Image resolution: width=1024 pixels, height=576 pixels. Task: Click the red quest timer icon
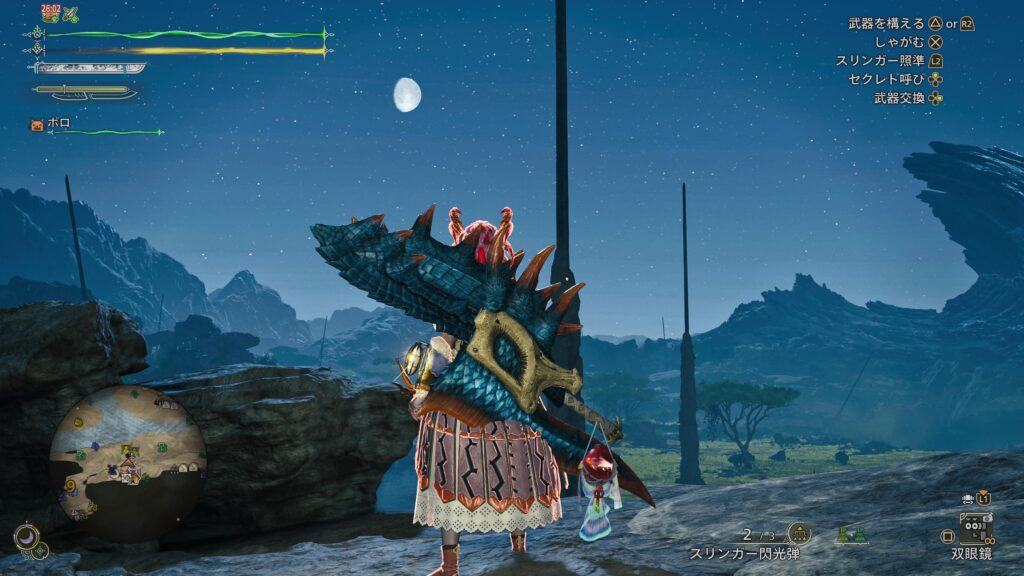click(x=50, y=13)
